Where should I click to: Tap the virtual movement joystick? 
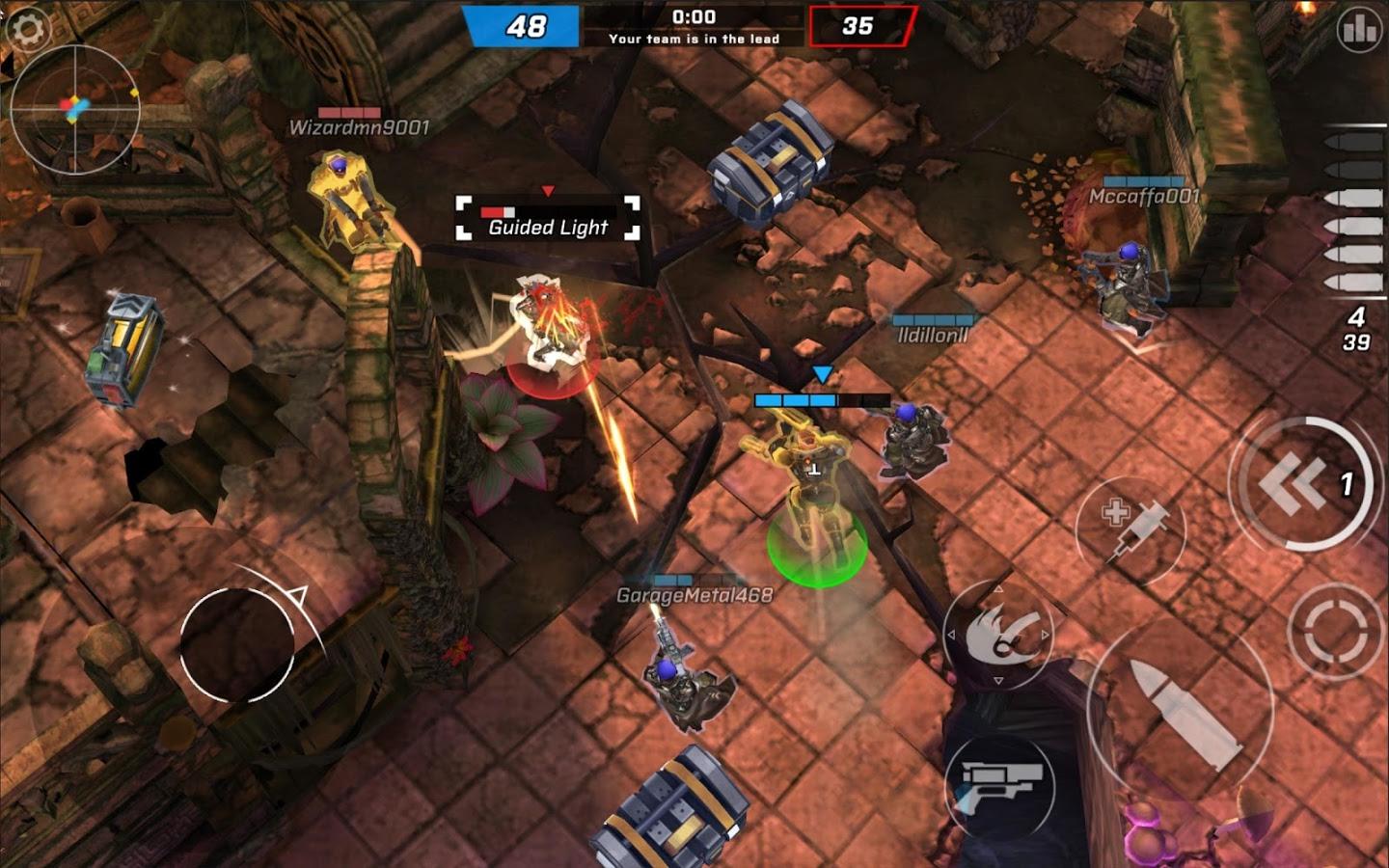(237, 643)
